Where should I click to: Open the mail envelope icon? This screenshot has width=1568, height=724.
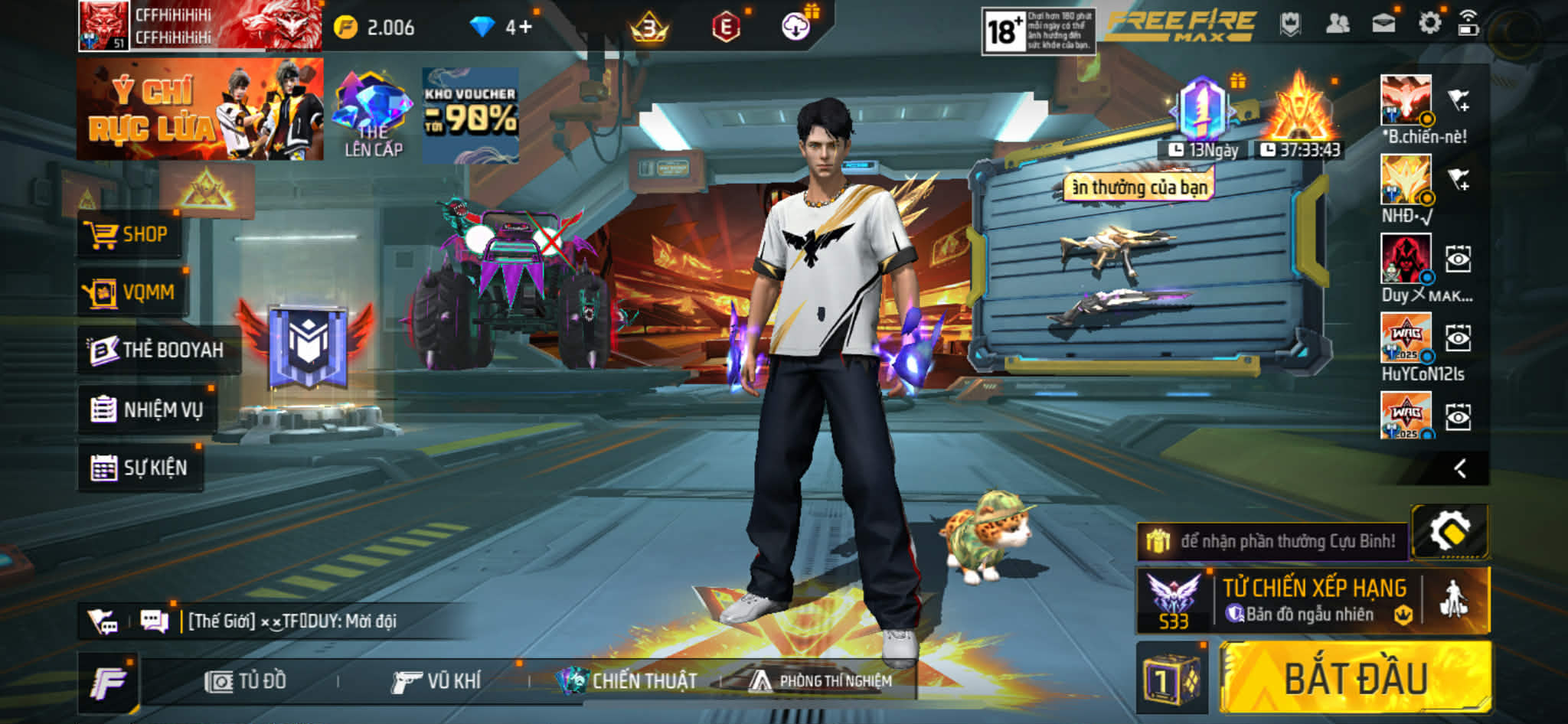[1383, 24]
